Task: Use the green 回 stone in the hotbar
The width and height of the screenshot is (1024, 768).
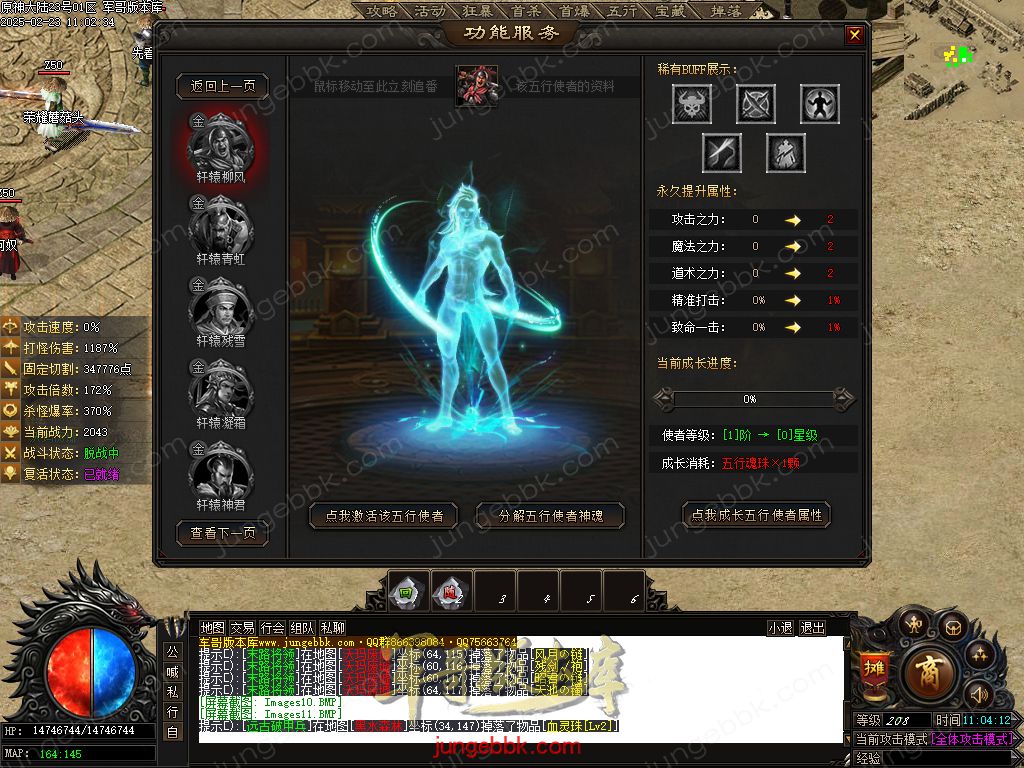Action: [407, 591]
